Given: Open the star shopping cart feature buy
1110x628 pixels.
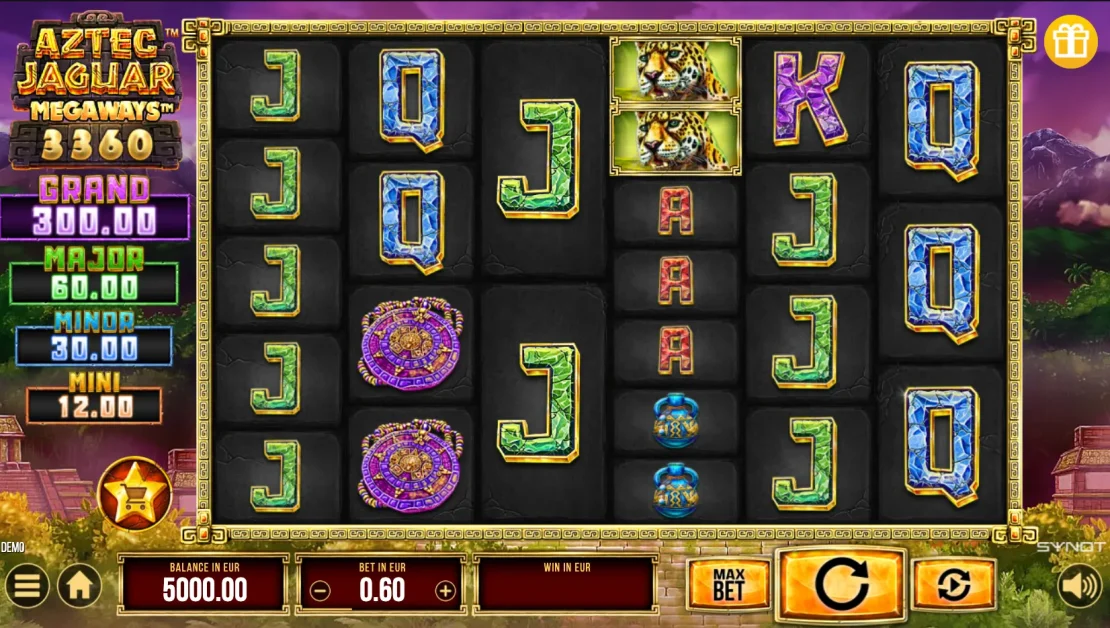Looking at the screenshot, I should [134, 492].
